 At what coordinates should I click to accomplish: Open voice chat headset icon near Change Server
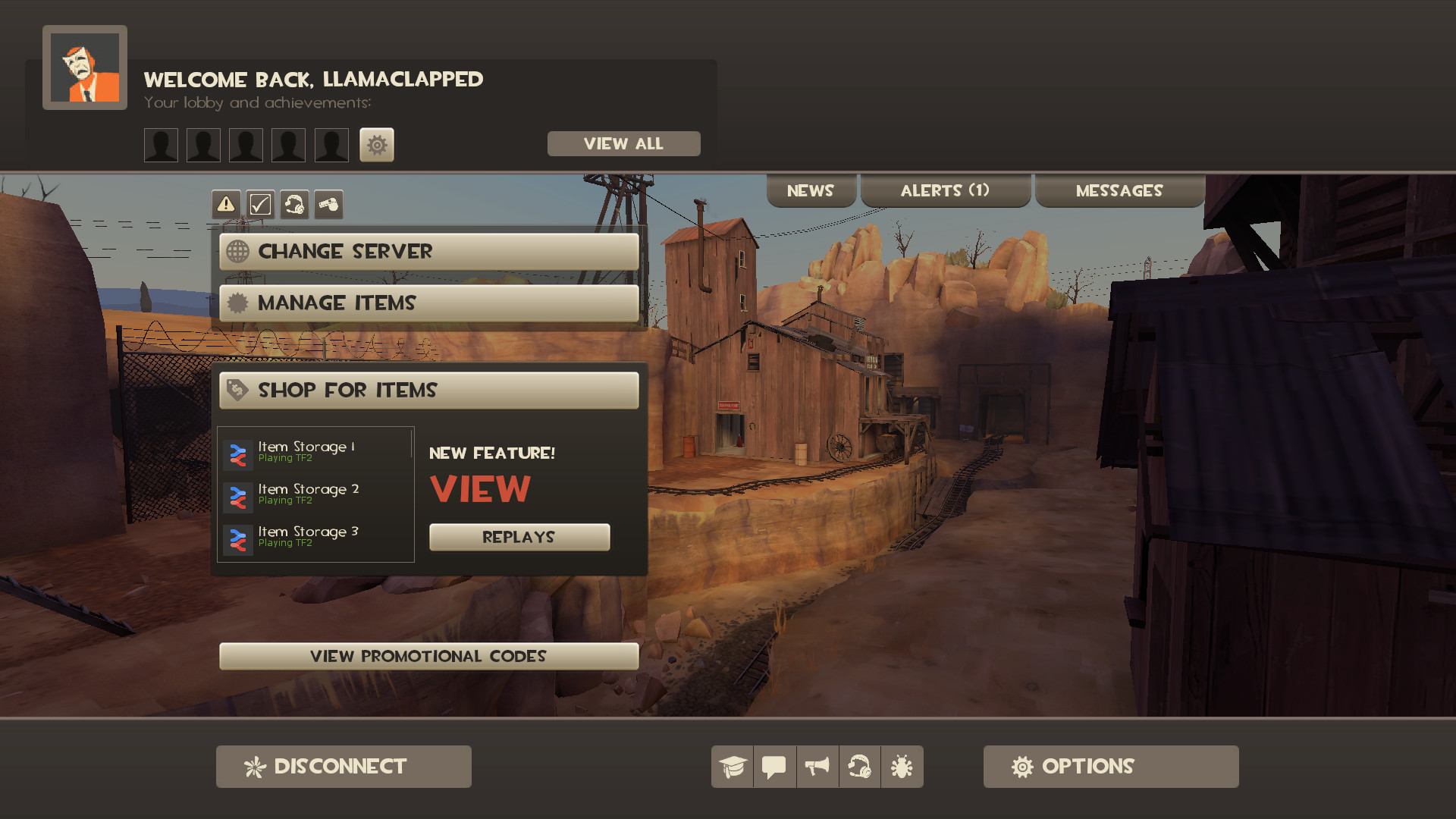pos(295,204)
